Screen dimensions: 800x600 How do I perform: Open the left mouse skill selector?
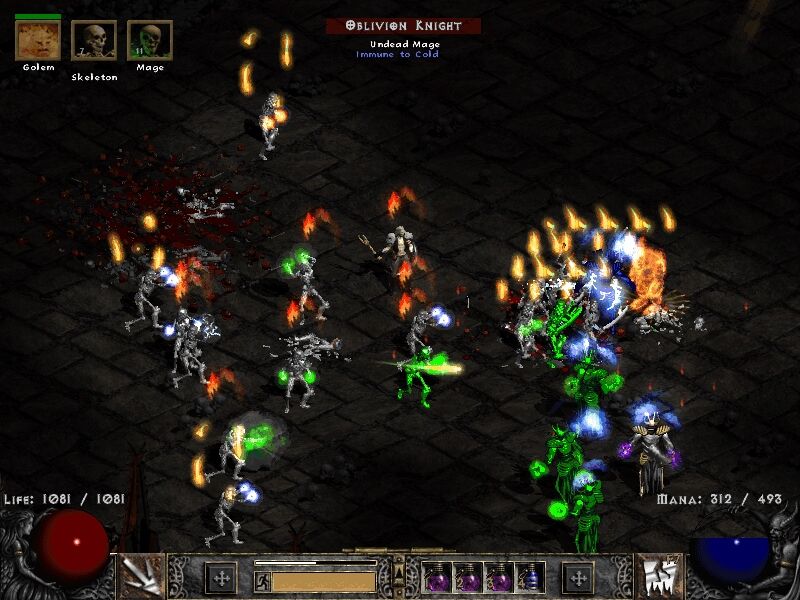(142, 576)
